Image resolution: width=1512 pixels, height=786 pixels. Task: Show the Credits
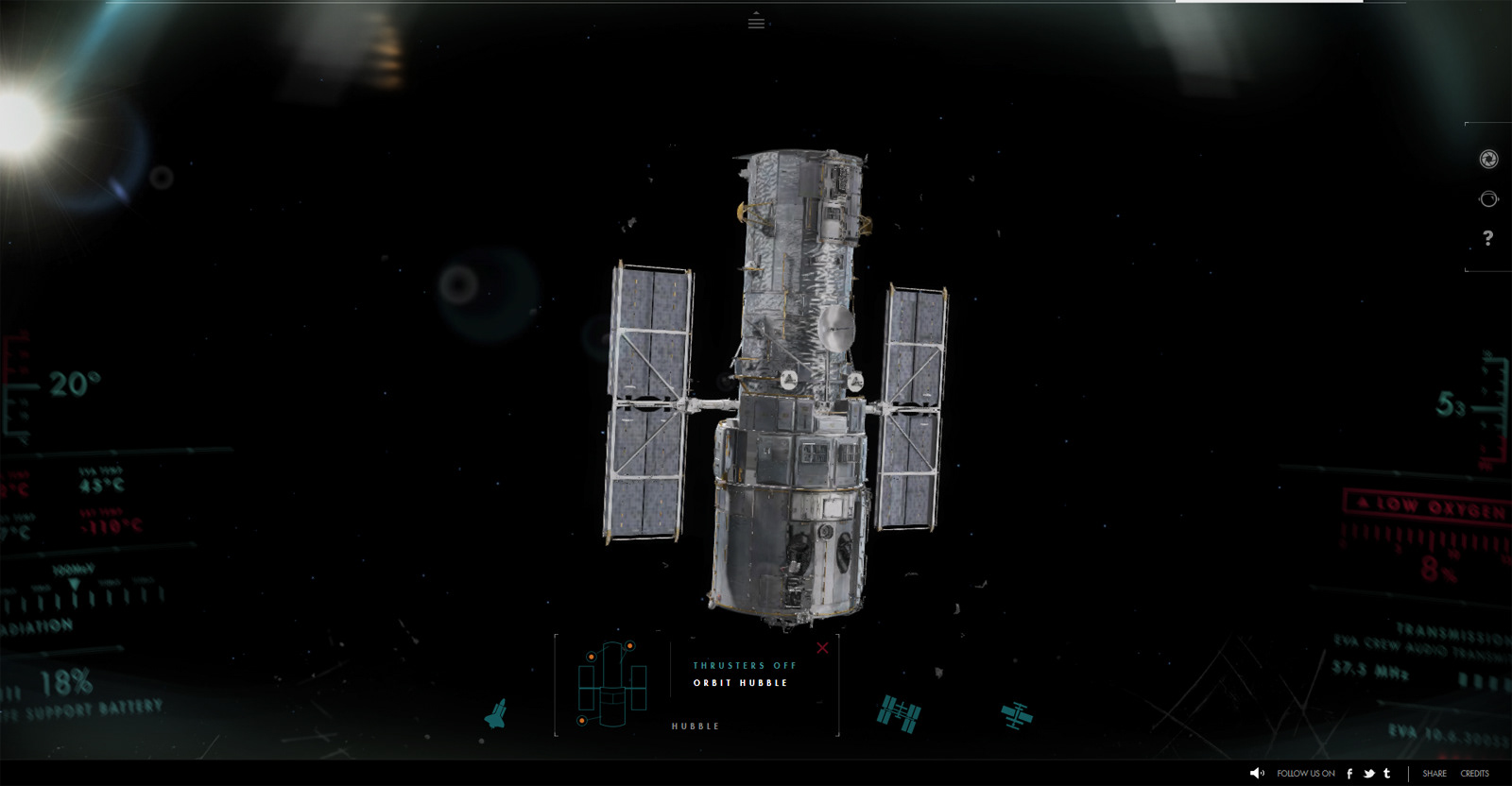[x=1474, y=773]
